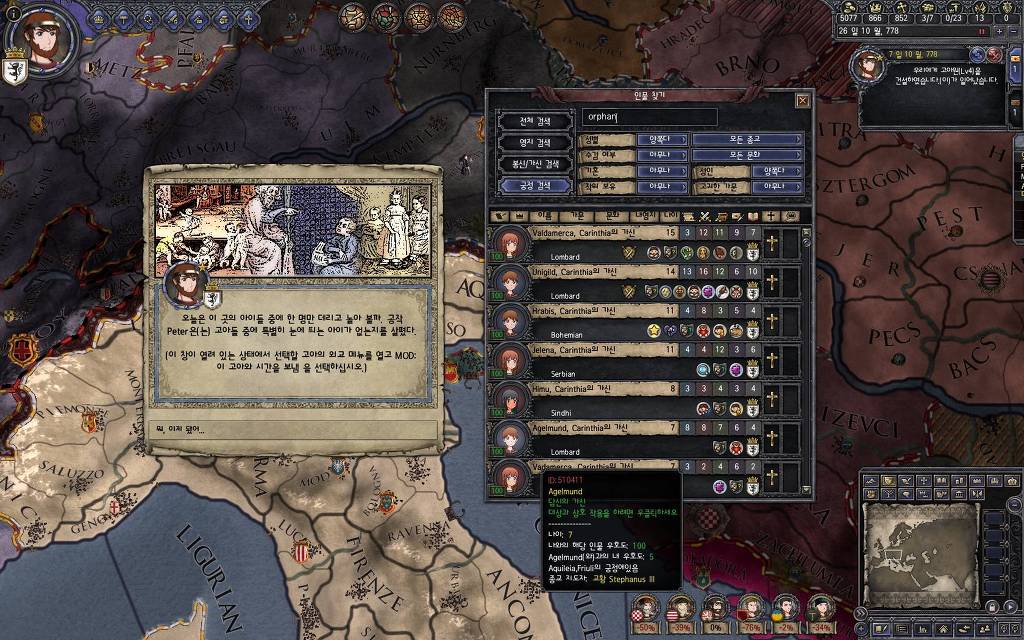Click the orphanage notification portrait
Viewport: 1024px width, 640px height.
click(x=865, y=65)
